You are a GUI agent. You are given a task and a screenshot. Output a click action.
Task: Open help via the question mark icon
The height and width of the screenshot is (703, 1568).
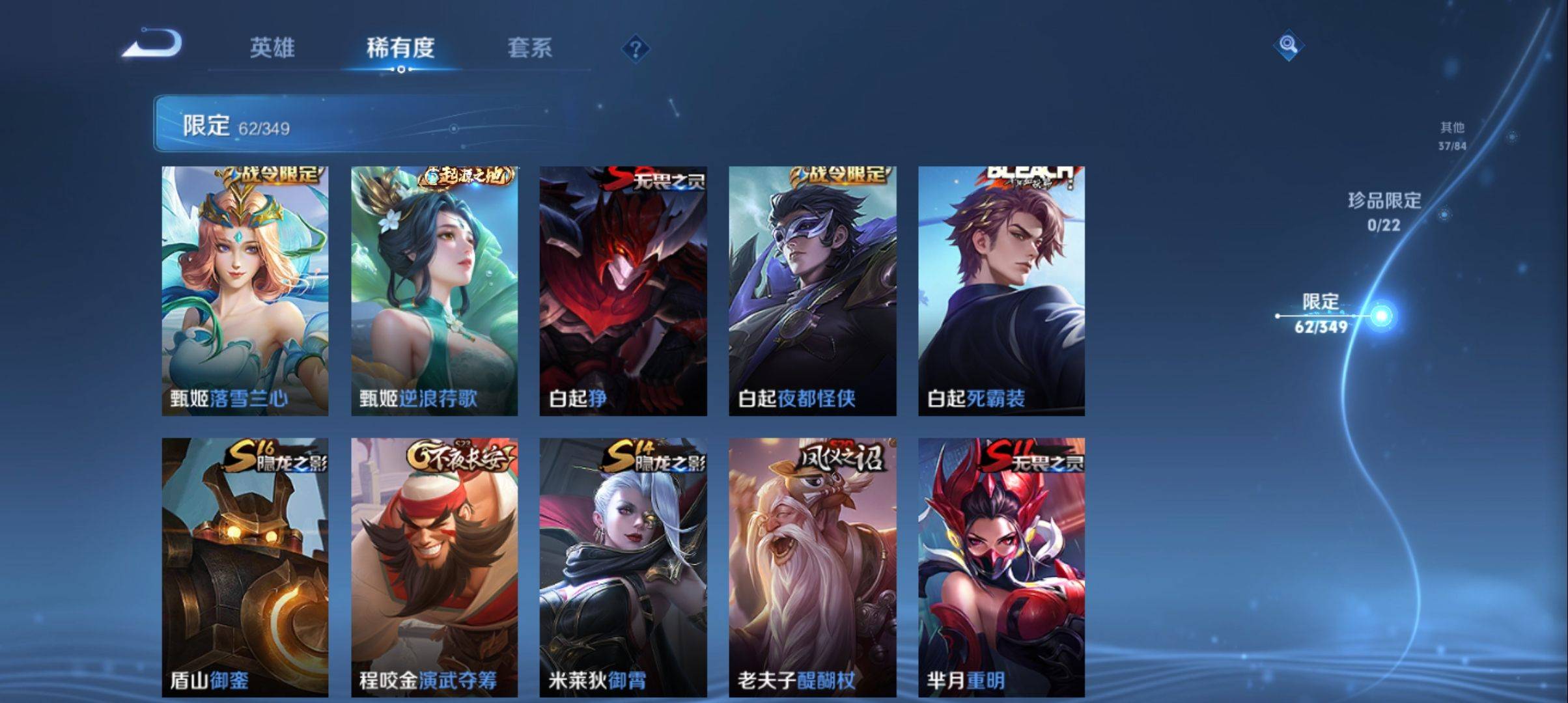[637, 49]
